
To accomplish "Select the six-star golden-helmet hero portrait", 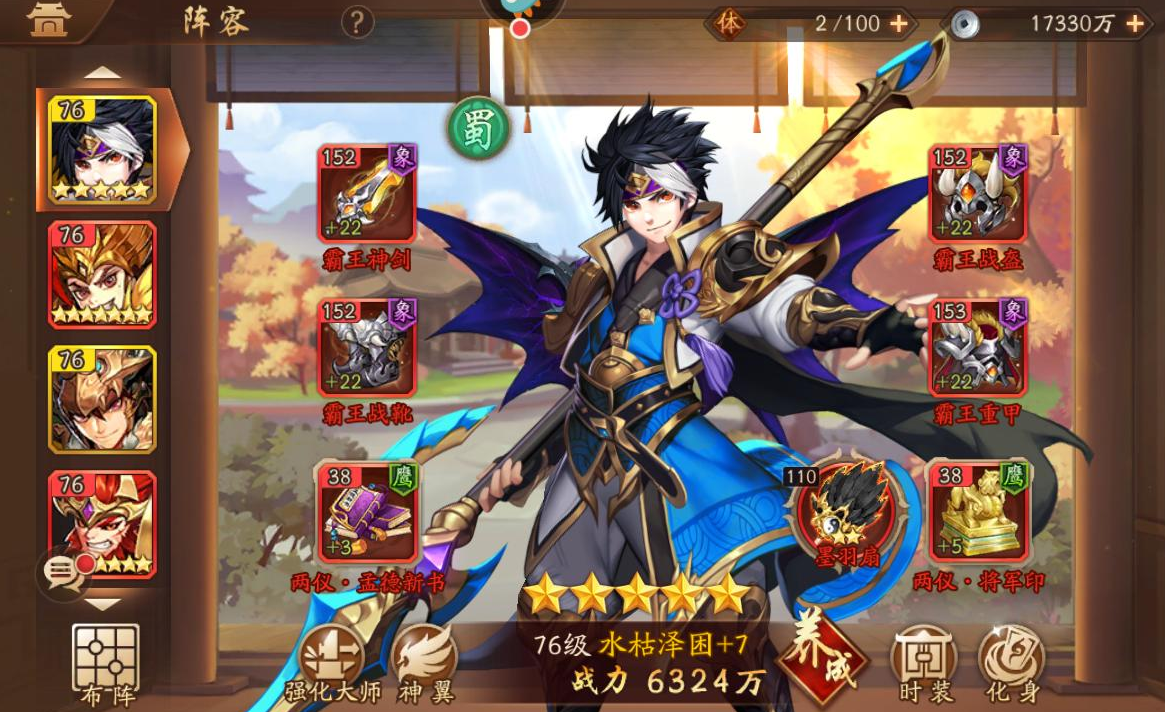I will (102, 274).
